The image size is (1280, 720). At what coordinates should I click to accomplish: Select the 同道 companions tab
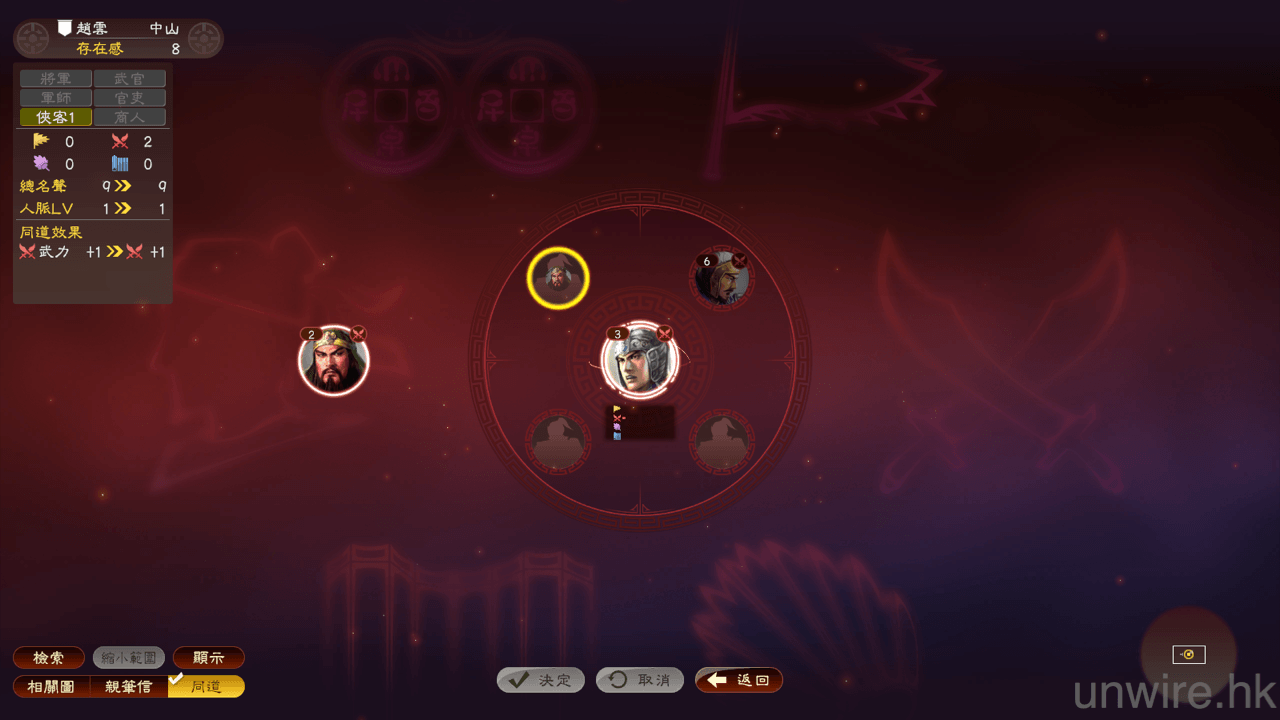coord(207,687)
